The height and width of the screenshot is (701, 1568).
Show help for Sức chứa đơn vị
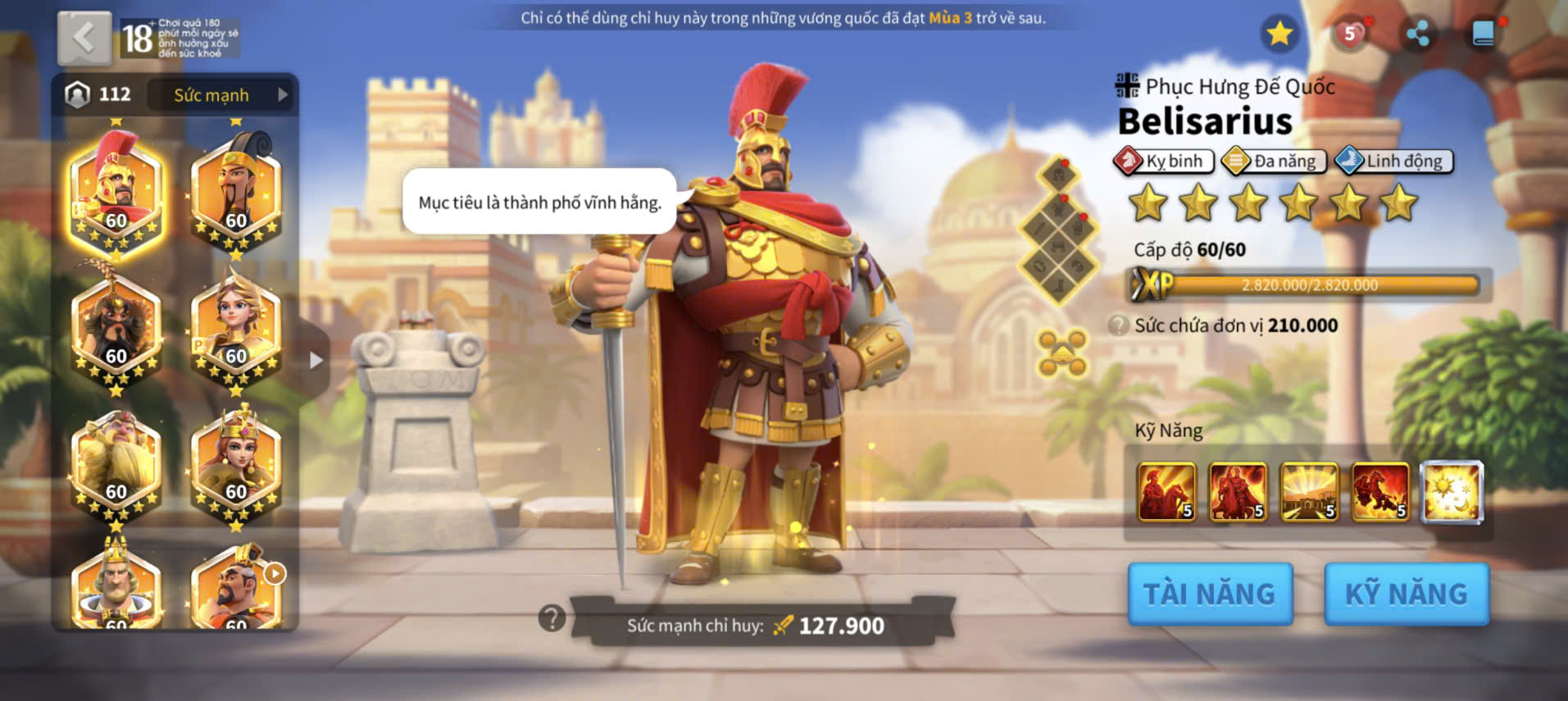1118,325
